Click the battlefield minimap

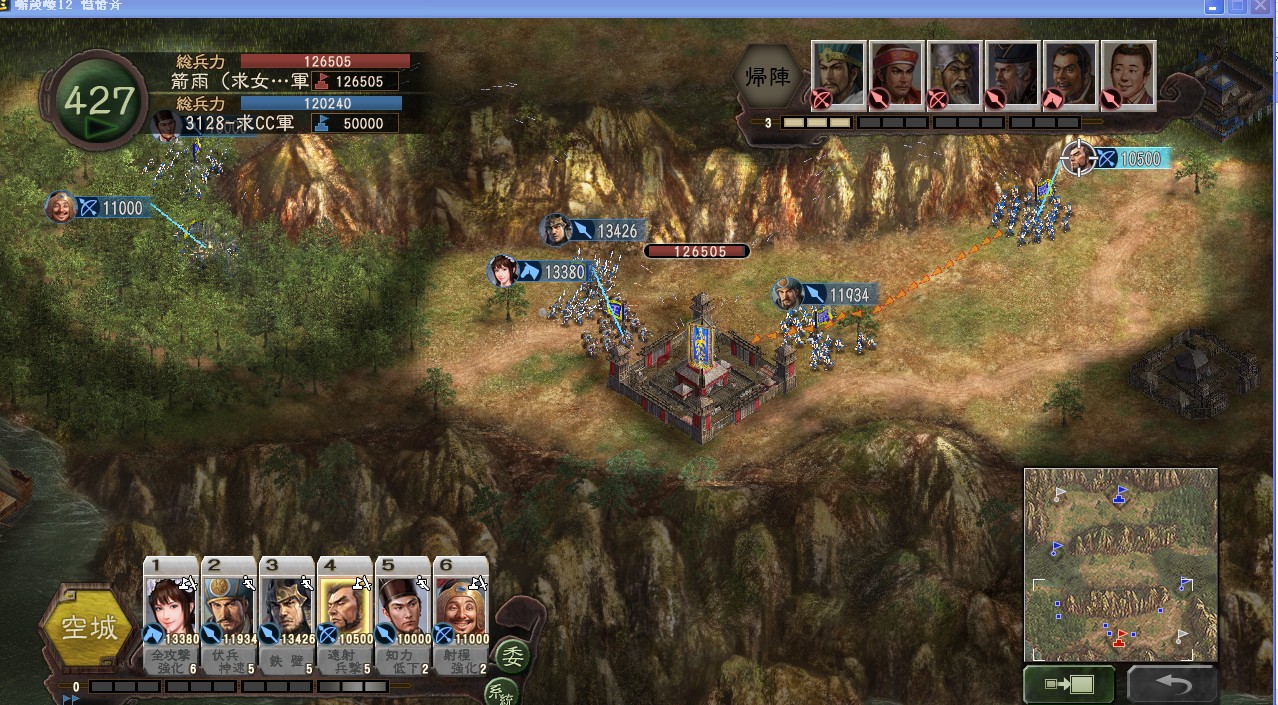click(x=1120, y=564)
